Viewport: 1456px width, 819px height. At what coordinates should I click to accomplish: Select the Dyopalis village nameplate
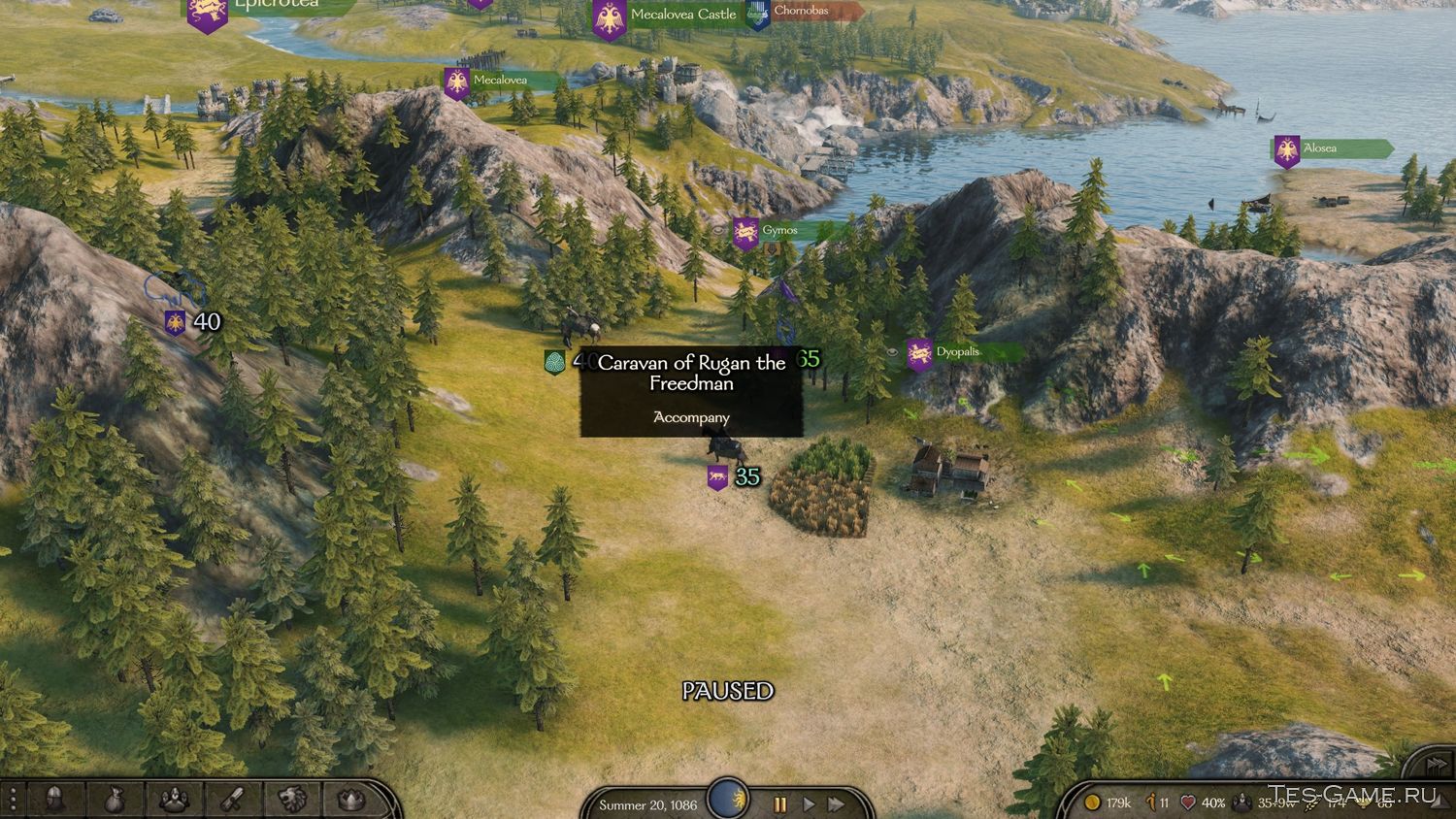click(956, 352)
